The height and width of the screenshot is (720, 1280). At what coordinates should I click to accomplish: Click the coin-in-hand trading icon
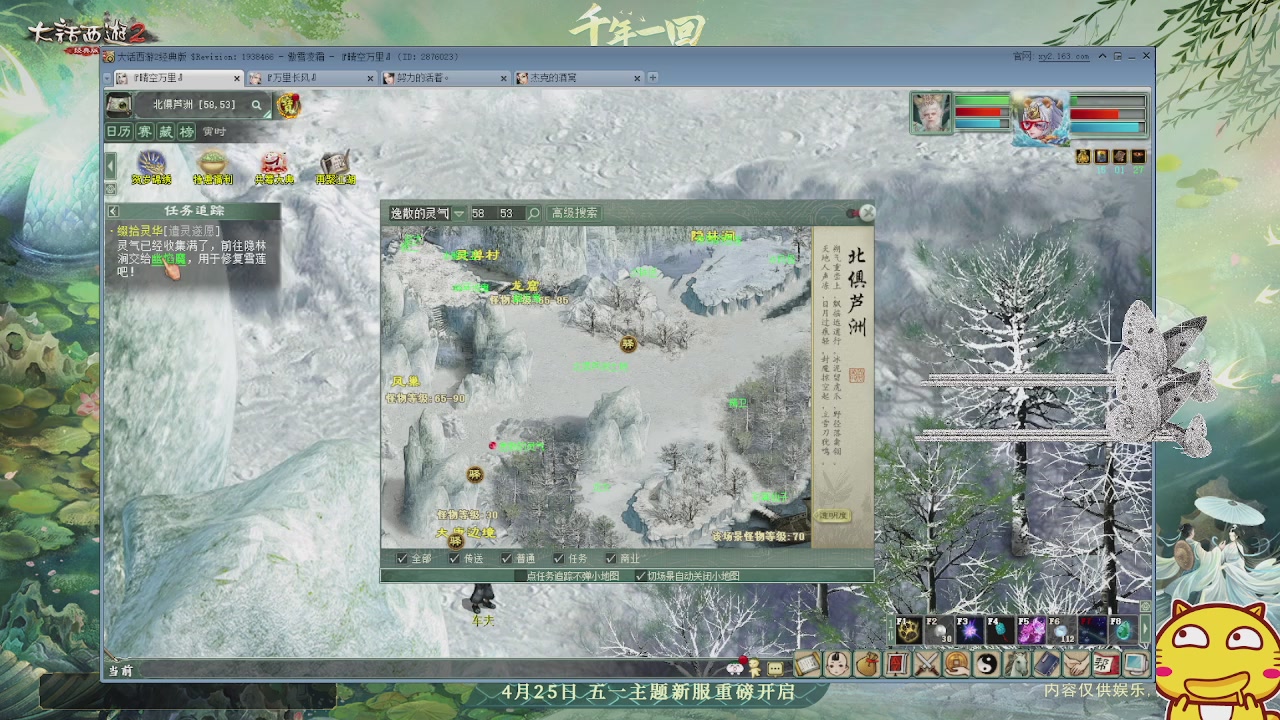point(958,665)
